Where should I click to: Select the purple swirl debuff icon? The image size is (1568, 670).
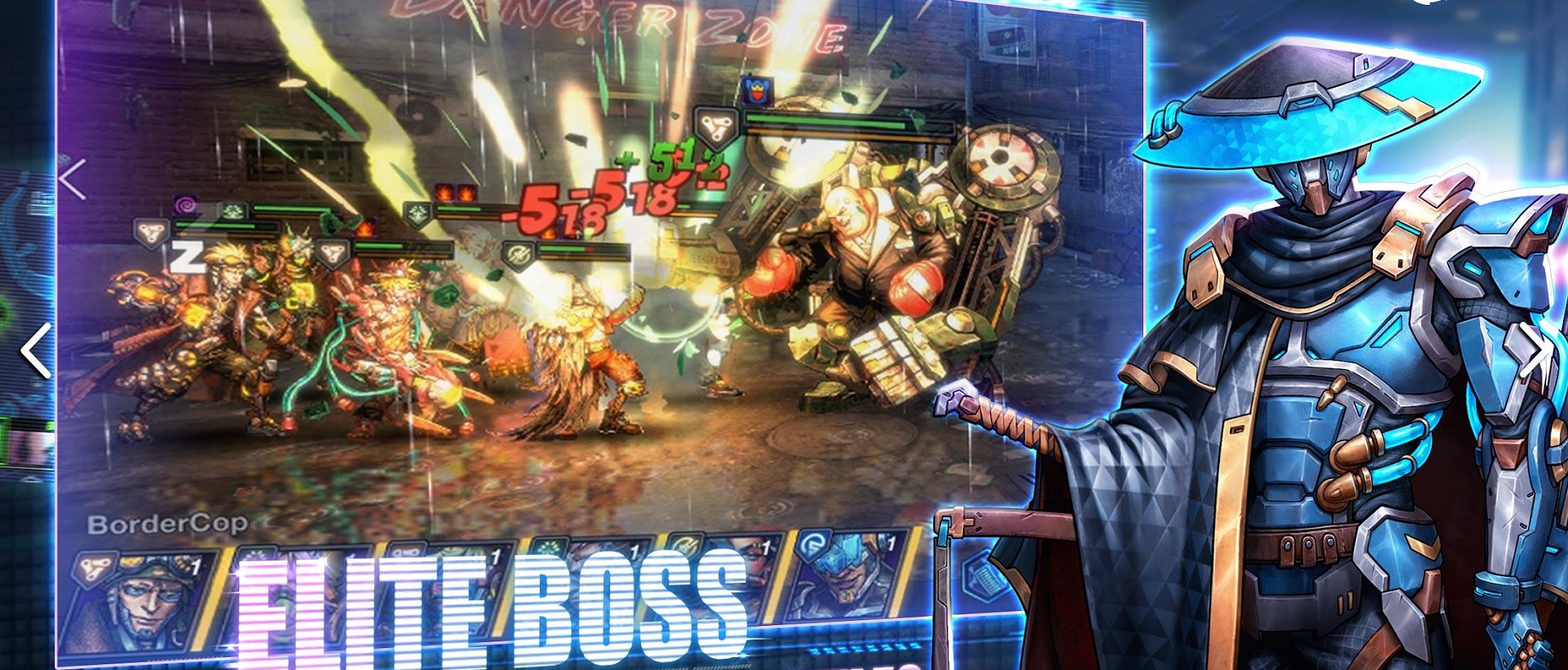click(187, 203)
